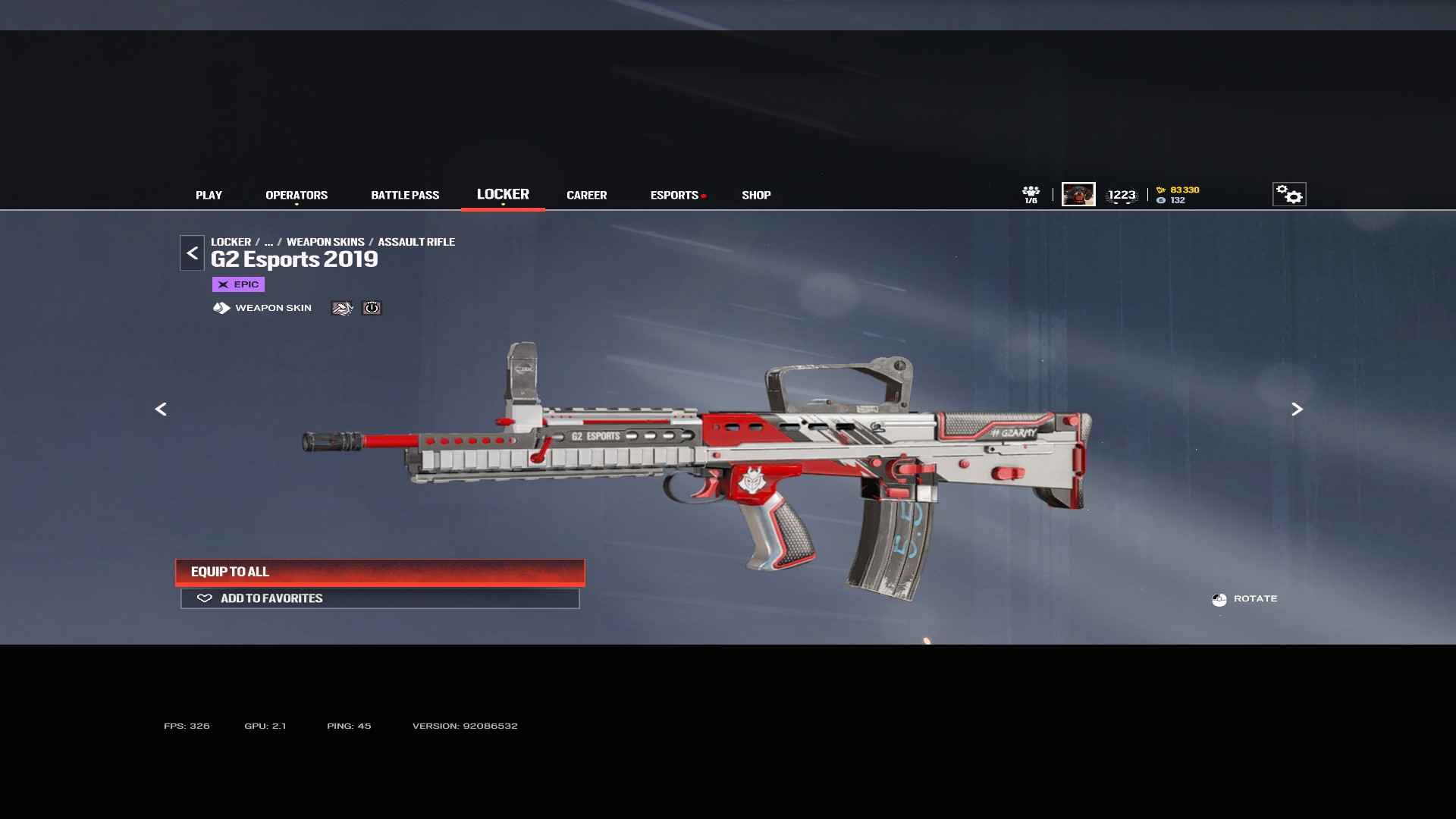Navigate to Locker in the breadcrumb
The height and width of the screenshot is (819, 1456).
(231, 242)
